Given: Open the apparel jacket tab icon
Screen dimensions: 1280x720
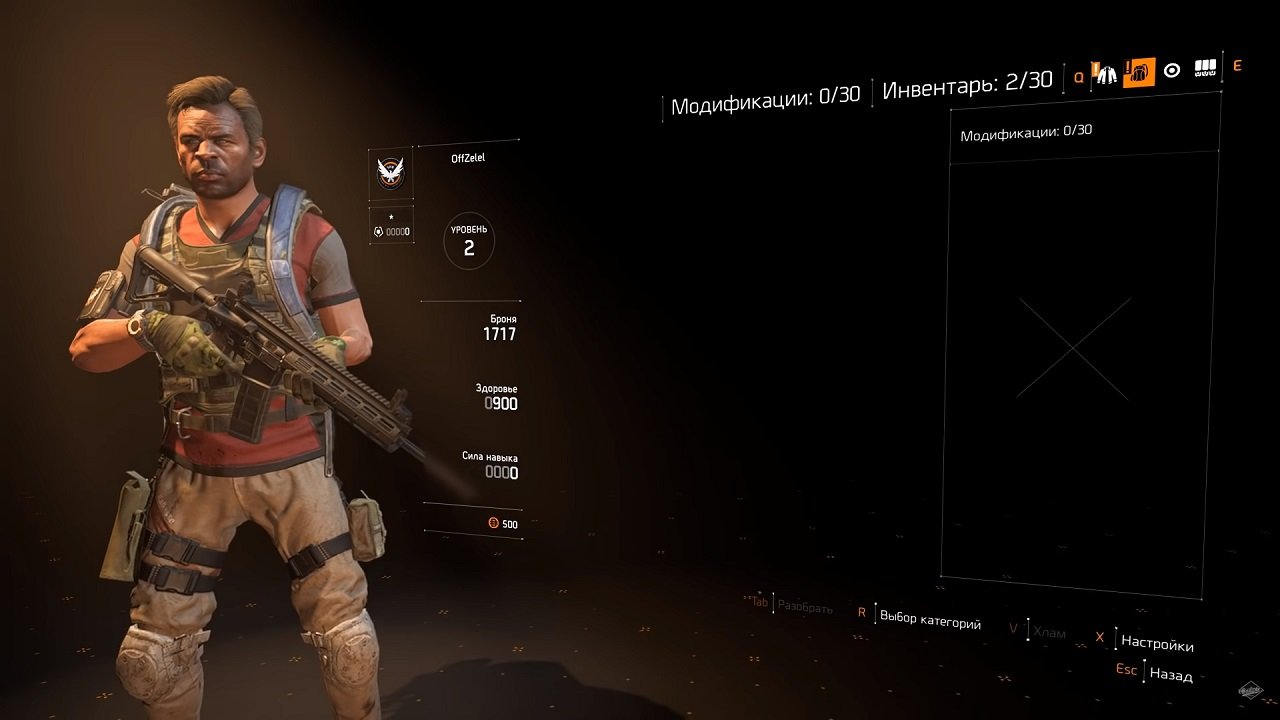Looking at the screenshot, I should (x=1107, y=73).
